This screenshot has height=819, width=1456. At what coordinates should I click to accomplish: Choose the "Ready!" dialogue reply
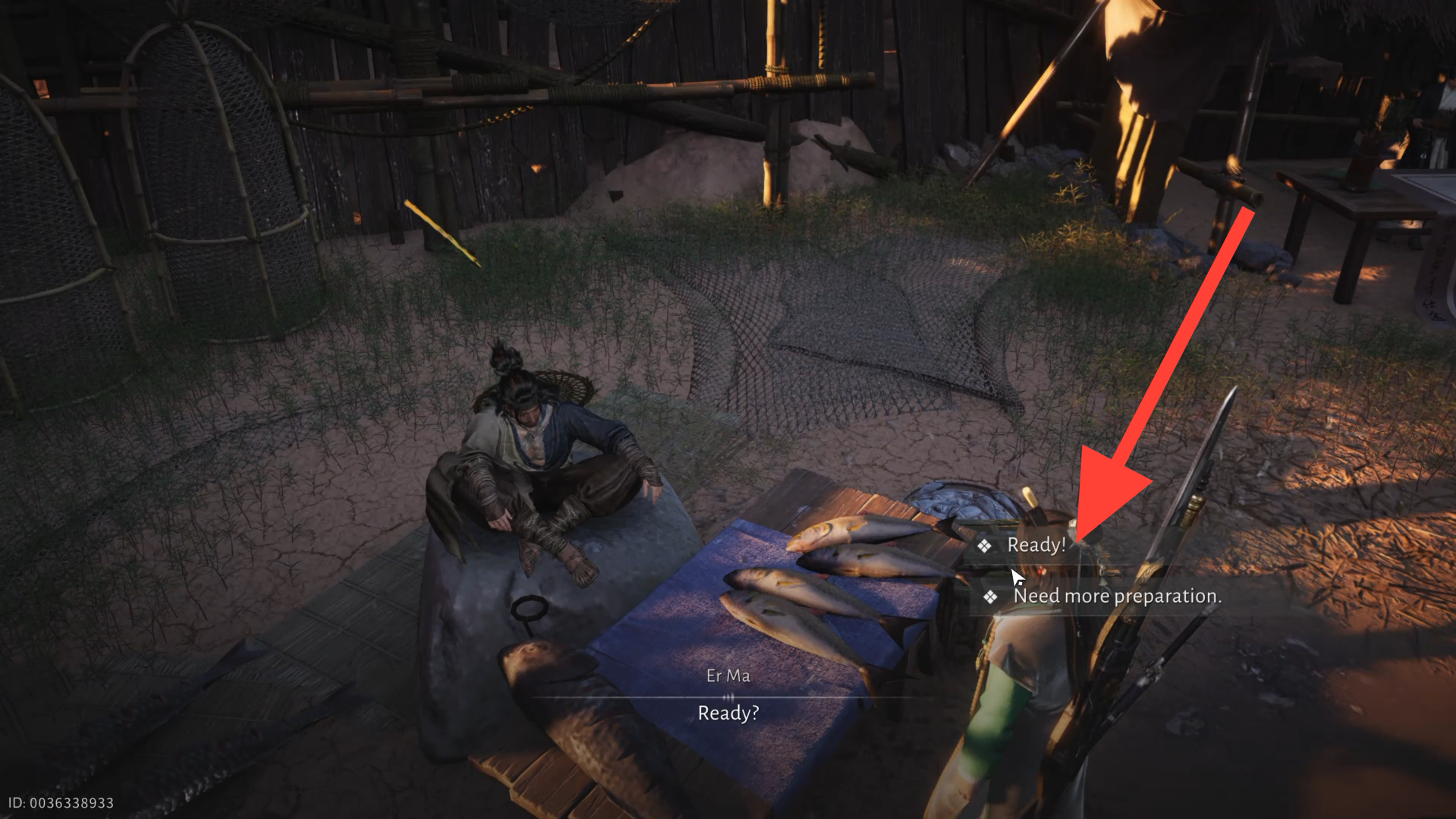pyautogui.click(x=1036, y=545)
